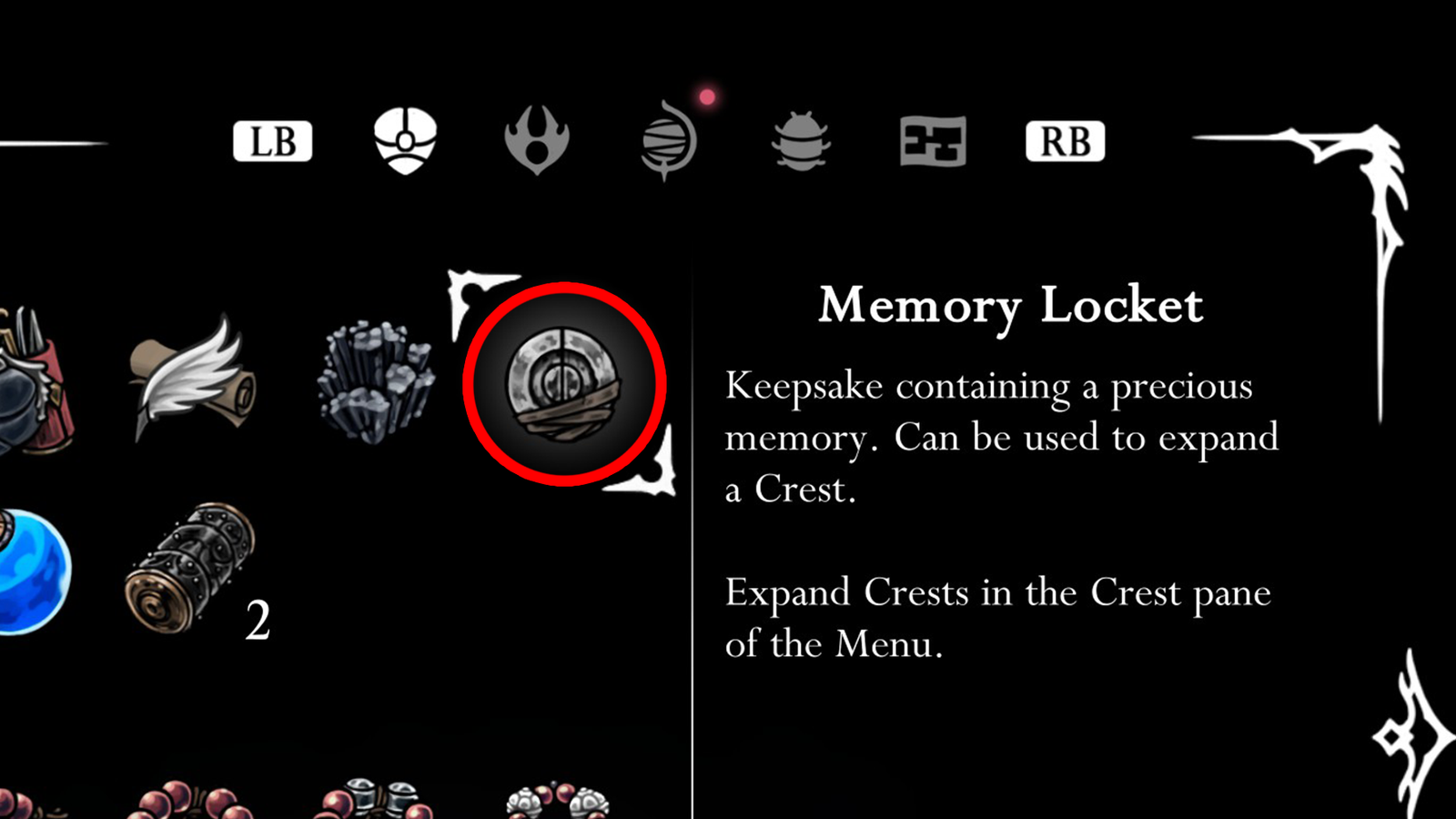1456x819 pixels.
Task: Open the bug-shaped journal pane
Action: click(x=801, y=141)
